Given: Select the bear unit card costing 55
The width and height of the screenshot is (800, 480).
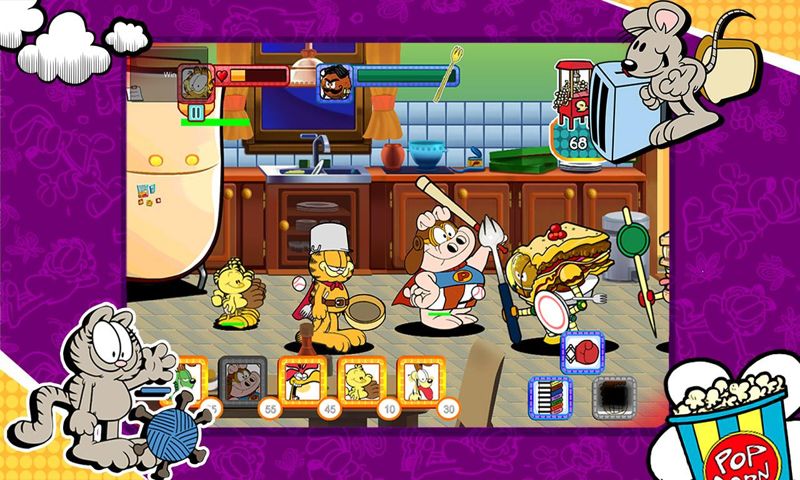Looking at the screenshot, I should 242,381.
